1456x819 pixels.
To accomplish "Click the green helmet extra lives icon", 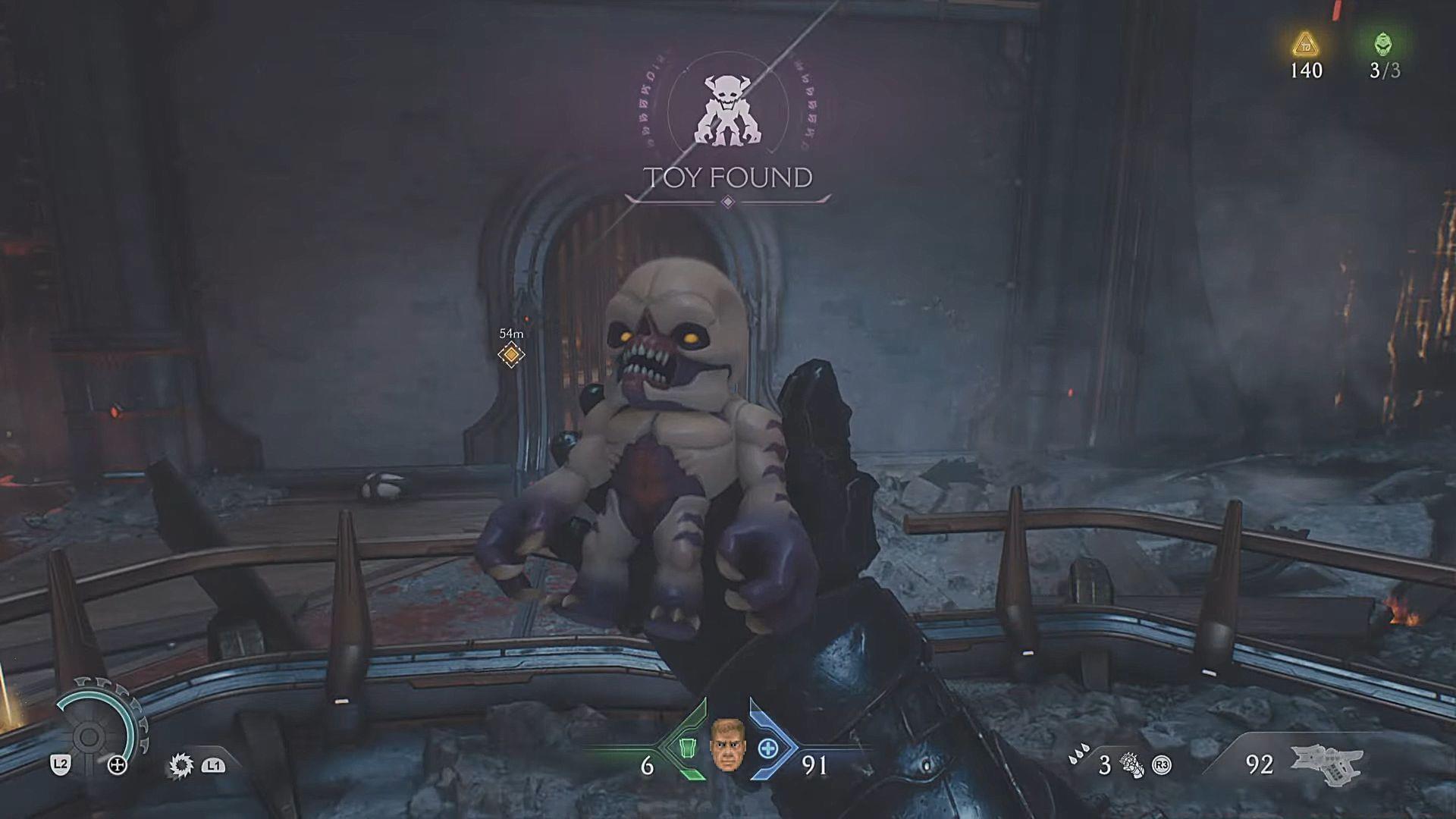I will click(1383, 44).
